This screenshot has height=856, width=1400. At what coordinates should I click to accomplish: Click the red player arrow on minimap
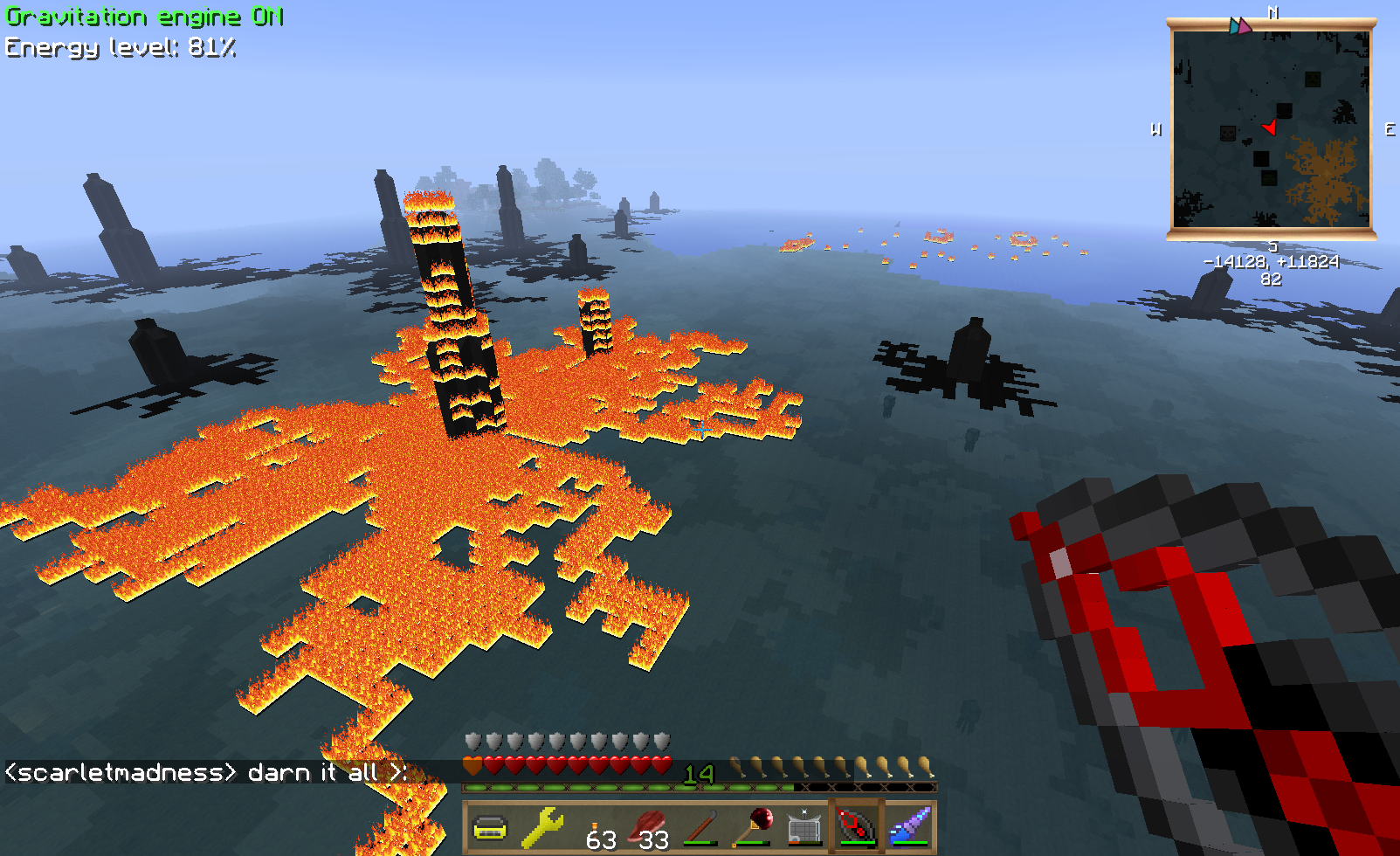[x=1270, y=128]
